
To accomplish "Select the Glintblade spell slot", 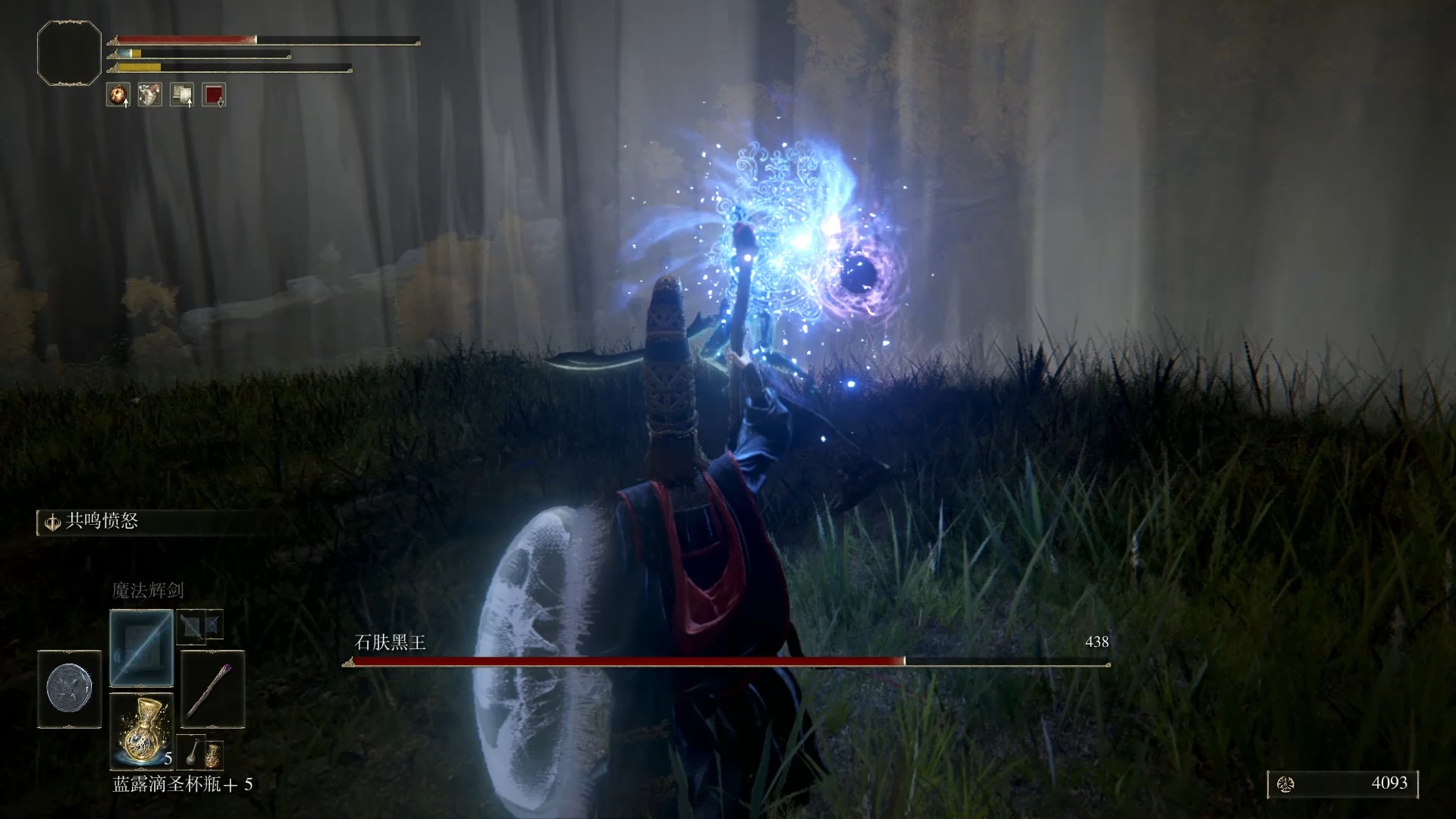I will [x=141, y=648].
